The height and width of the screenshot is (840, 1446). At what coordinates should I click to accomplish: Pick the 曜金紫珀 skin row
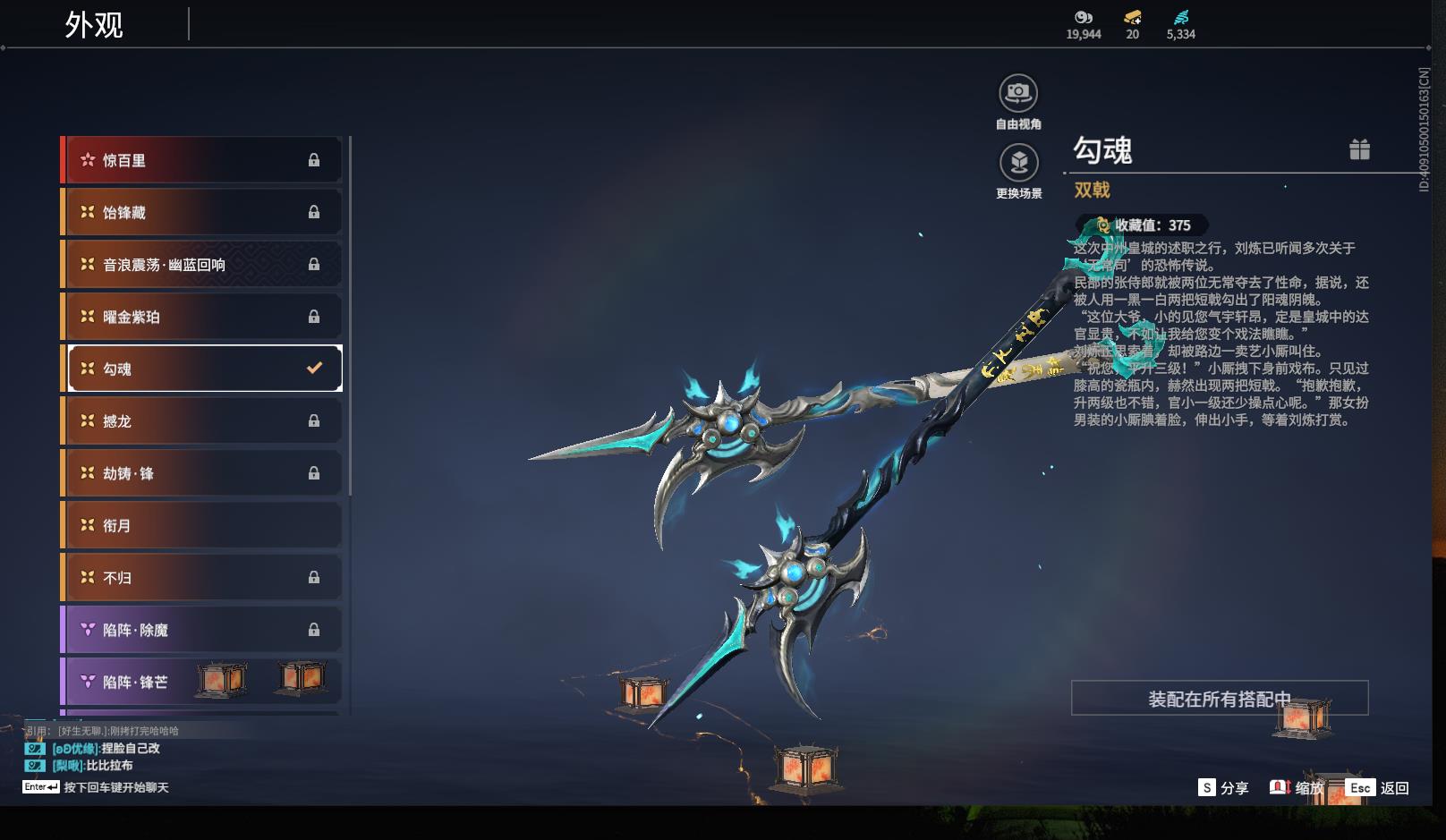[203, 317]
